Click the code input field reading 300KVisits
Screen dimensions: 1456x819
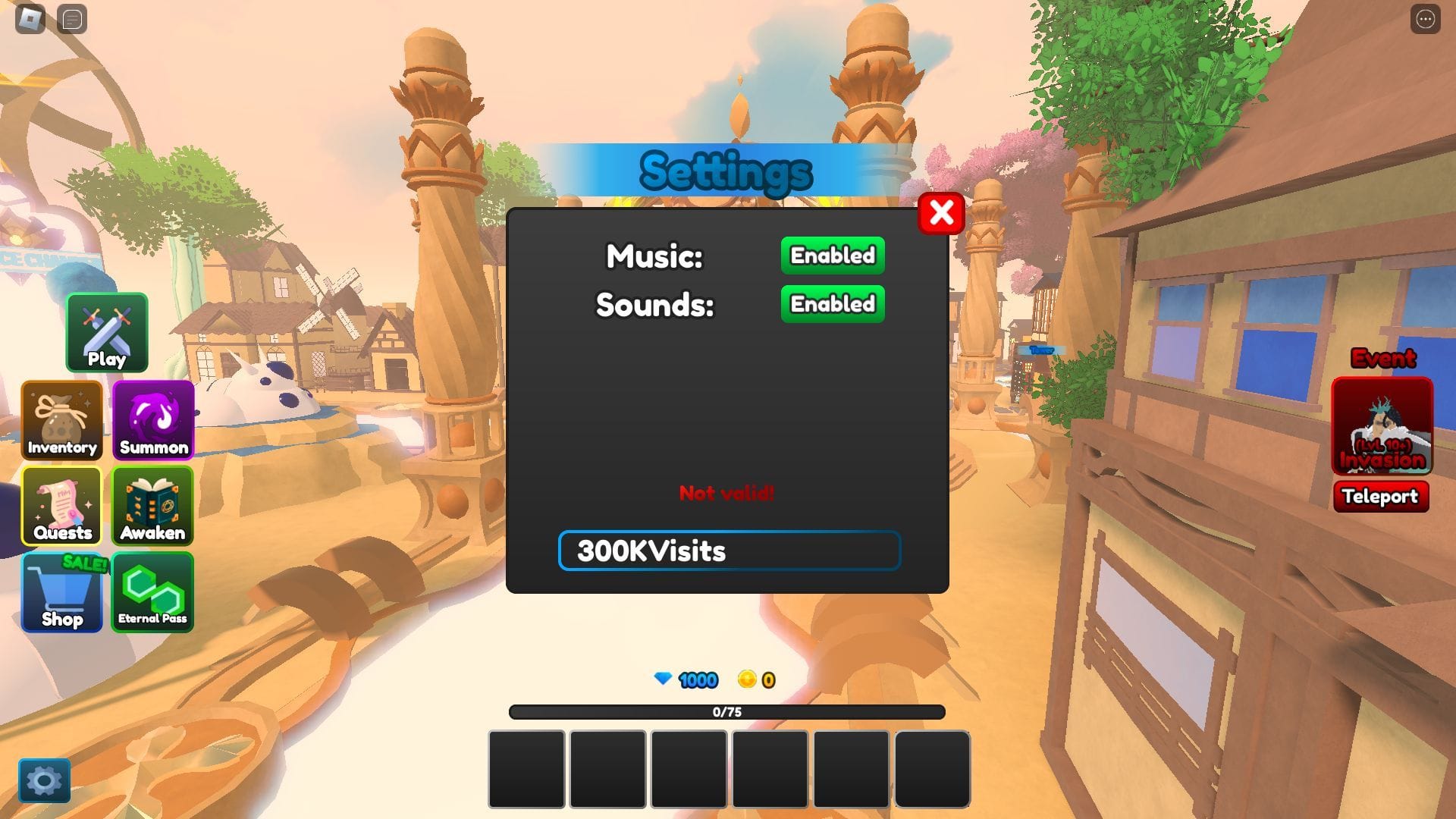[729, 551]
